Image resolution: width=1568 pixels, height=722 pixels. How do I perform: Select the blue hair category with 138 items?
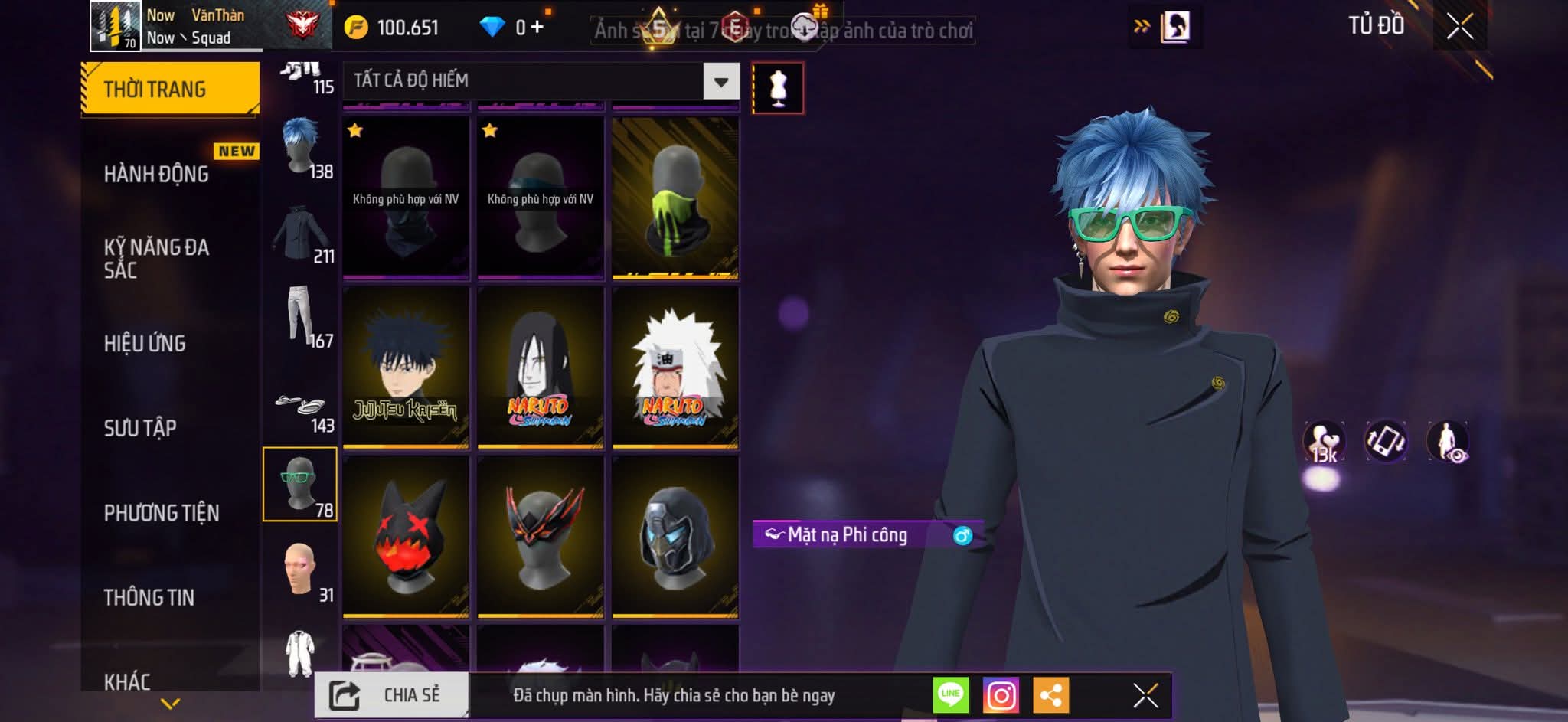pyautogui.click(x=300, y=147)
